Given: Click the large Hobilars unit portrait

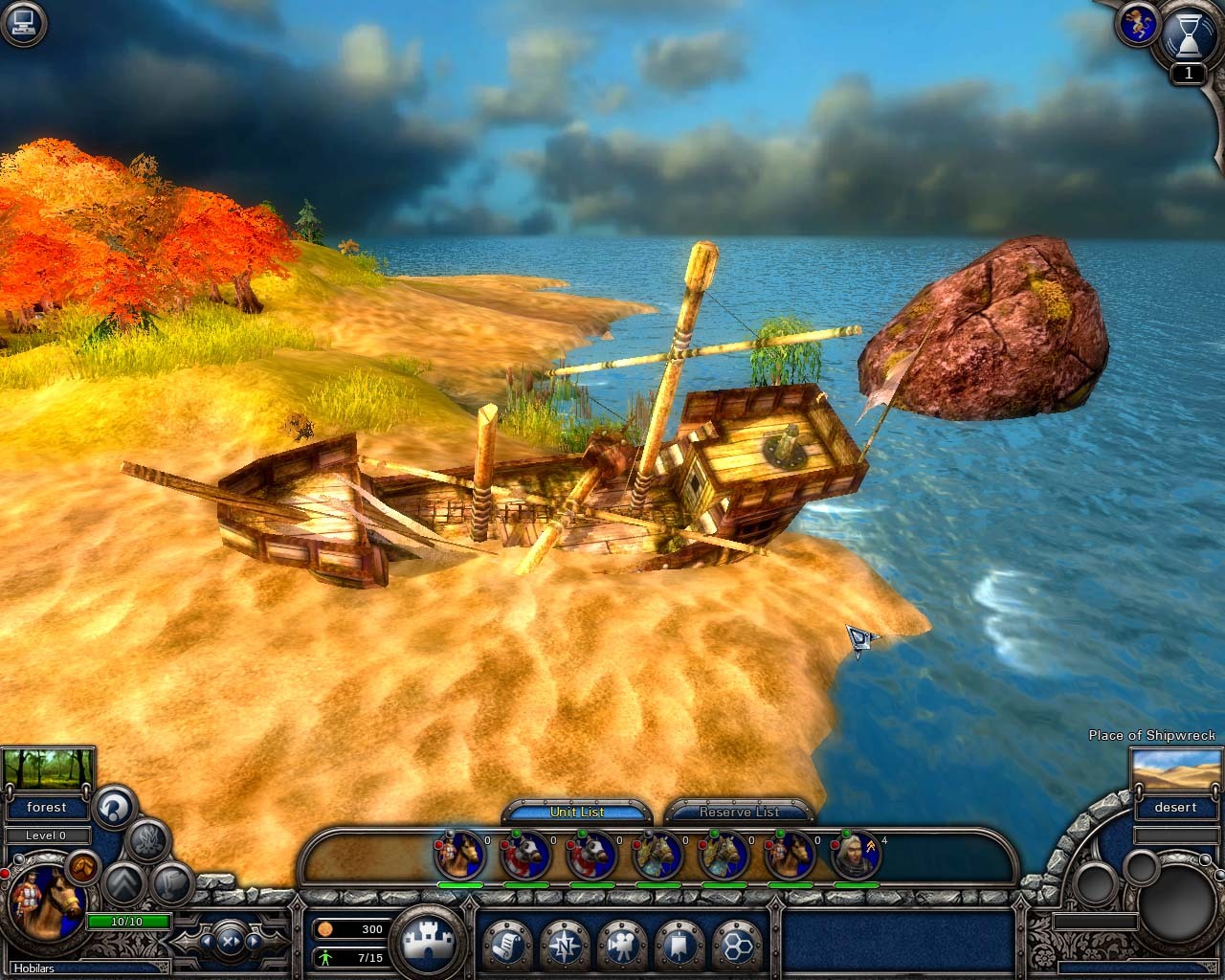Looking at the screenshot, I should click(x=46, y=902).
